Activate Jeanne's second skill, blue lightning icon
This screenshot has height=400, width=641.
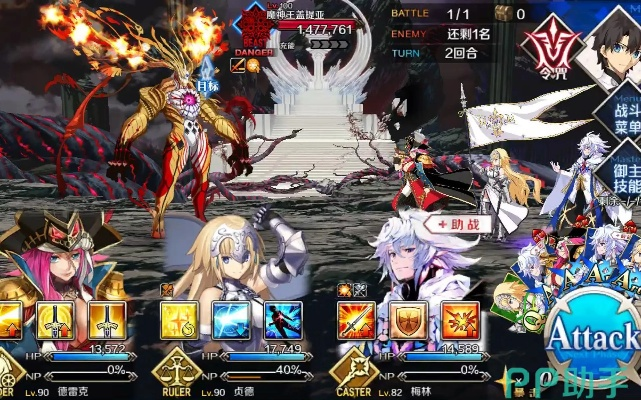click(231, 320)
